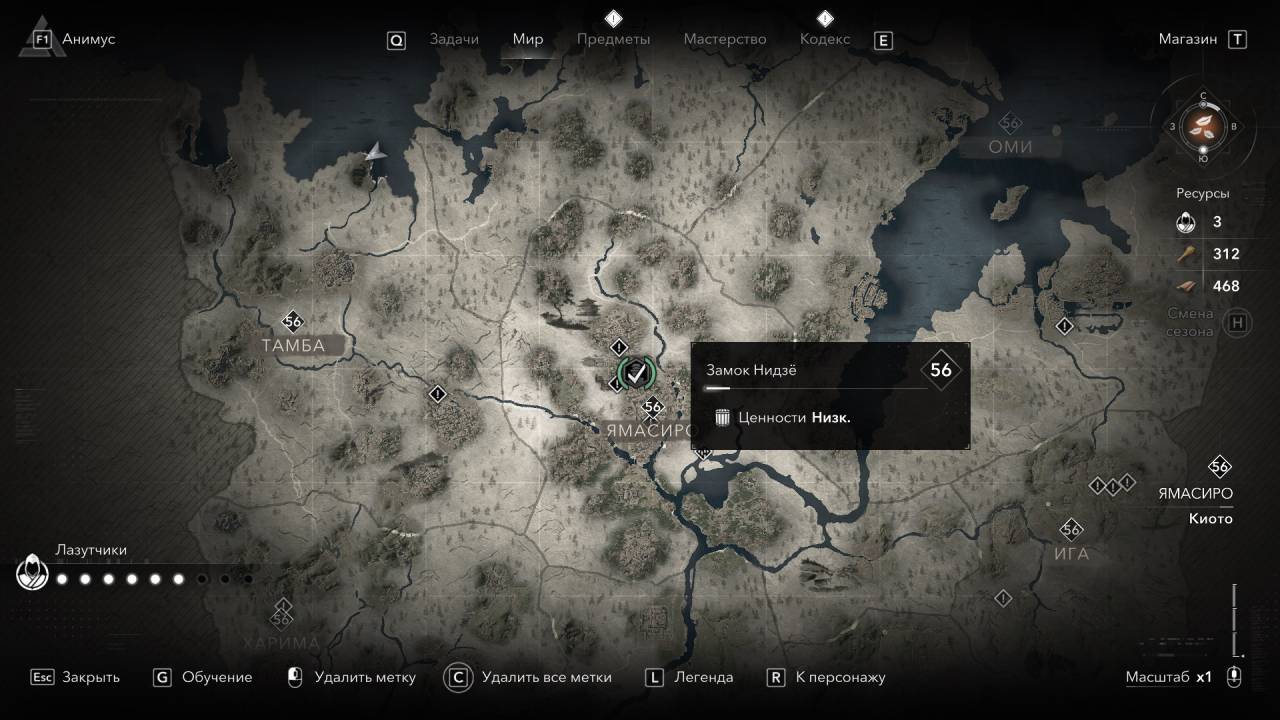Switch to the Мастерство tab
The width and height of the screenshot is (1280, 720).
[x=725, y=39]
